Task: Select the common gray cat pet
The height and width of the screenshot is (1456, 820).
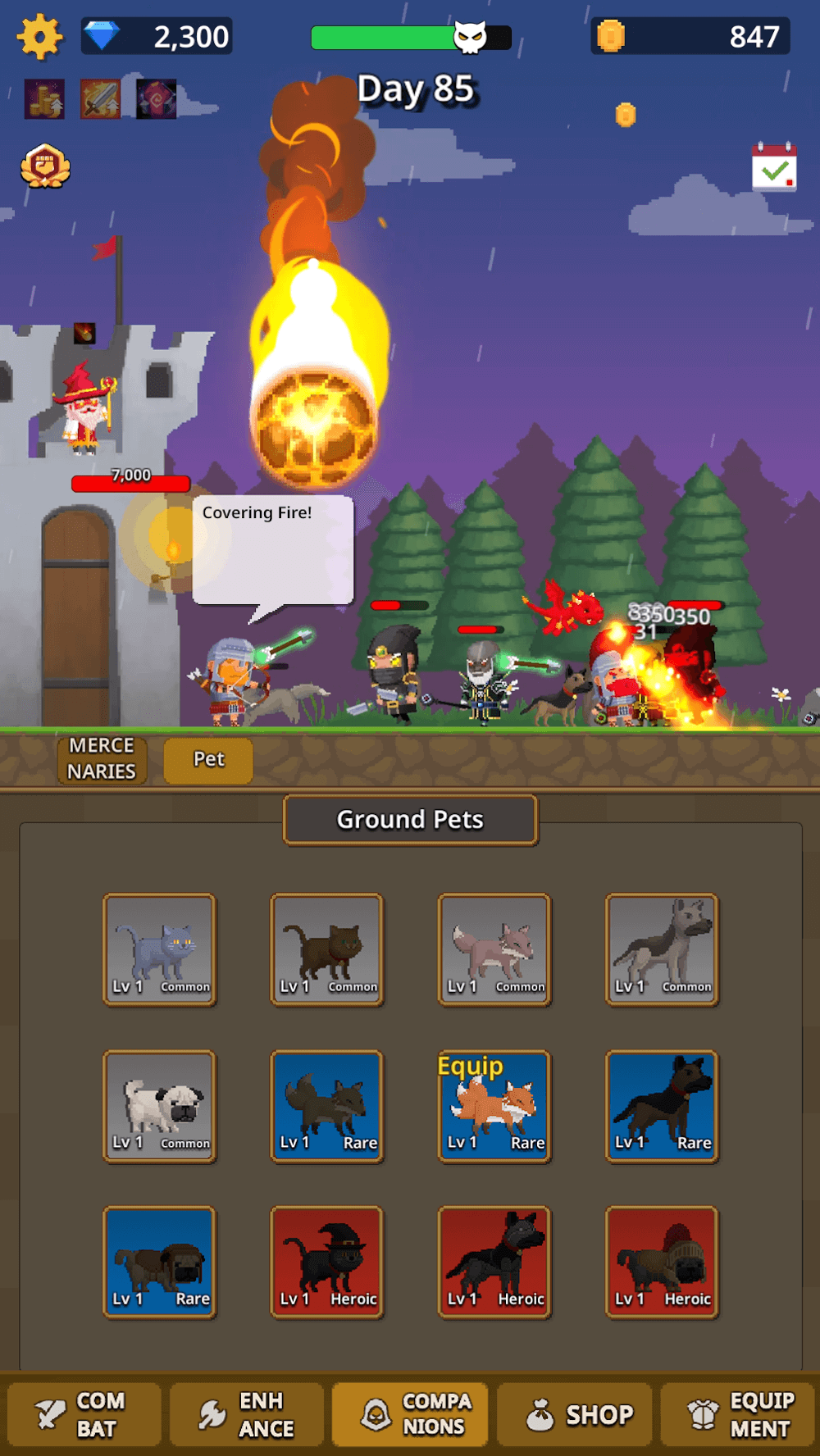Action: coord(160,949)
